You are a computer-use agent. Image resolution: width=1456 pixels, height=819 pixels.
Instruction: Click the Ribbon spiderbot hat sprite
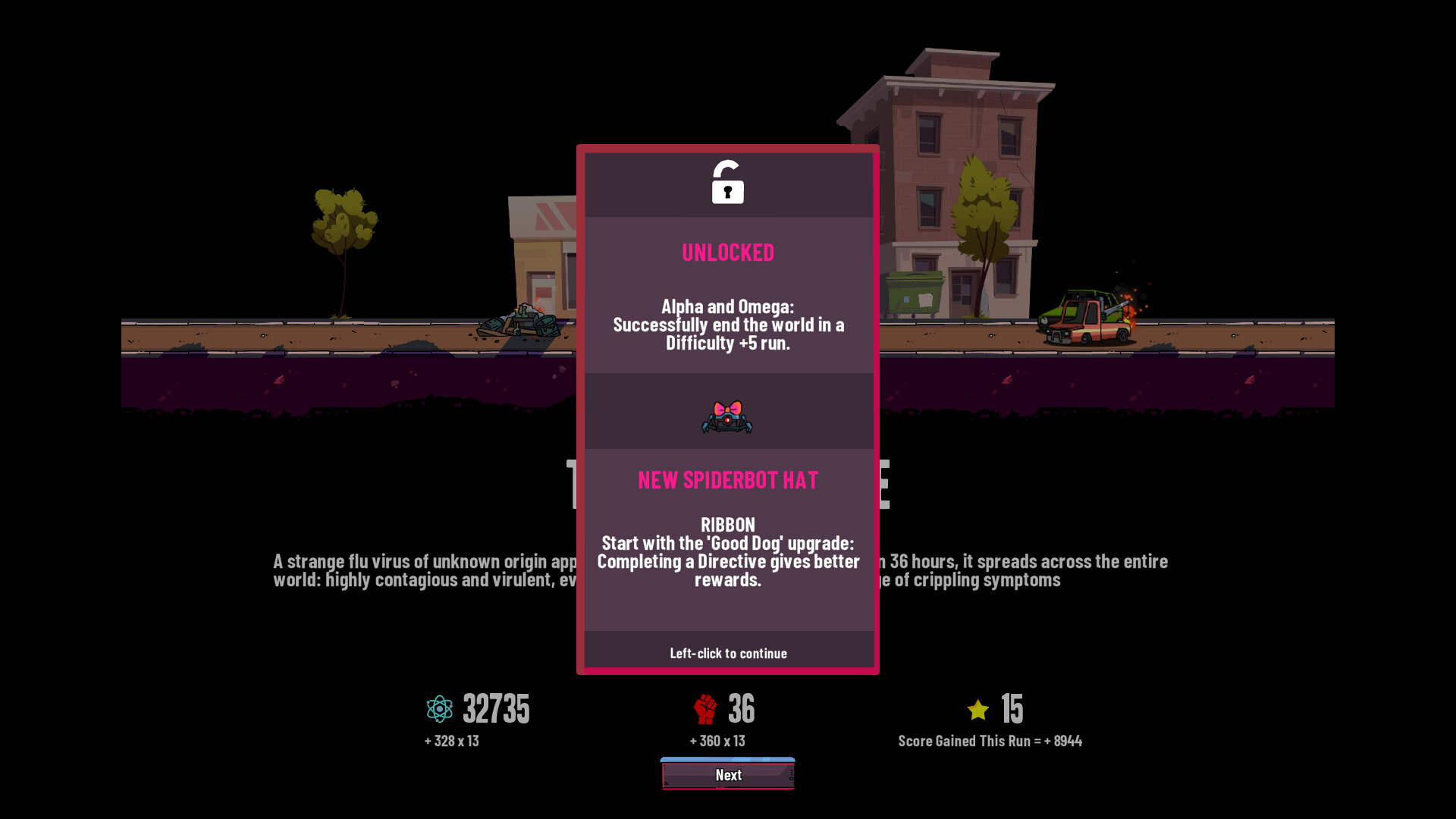click(x=728, y=416)
